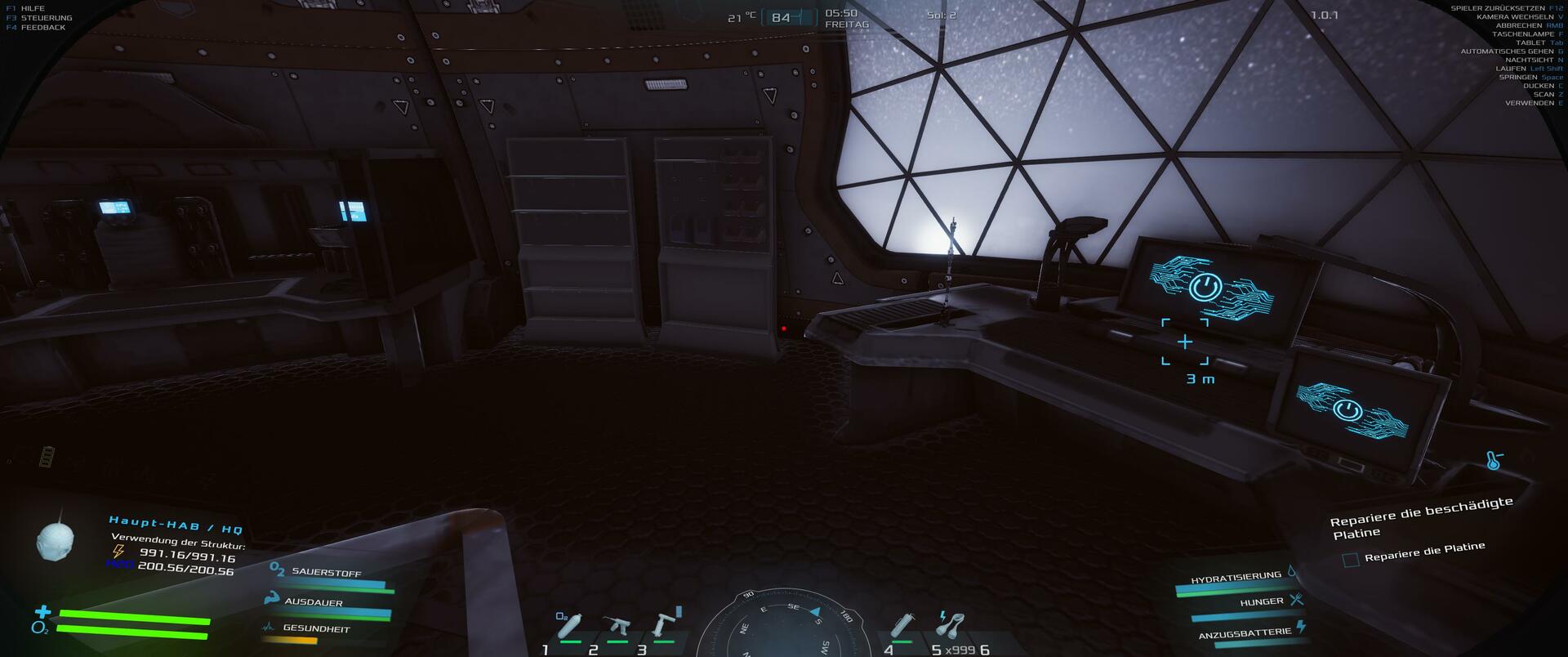Click the battery indicator icon

tap(48, 455)
